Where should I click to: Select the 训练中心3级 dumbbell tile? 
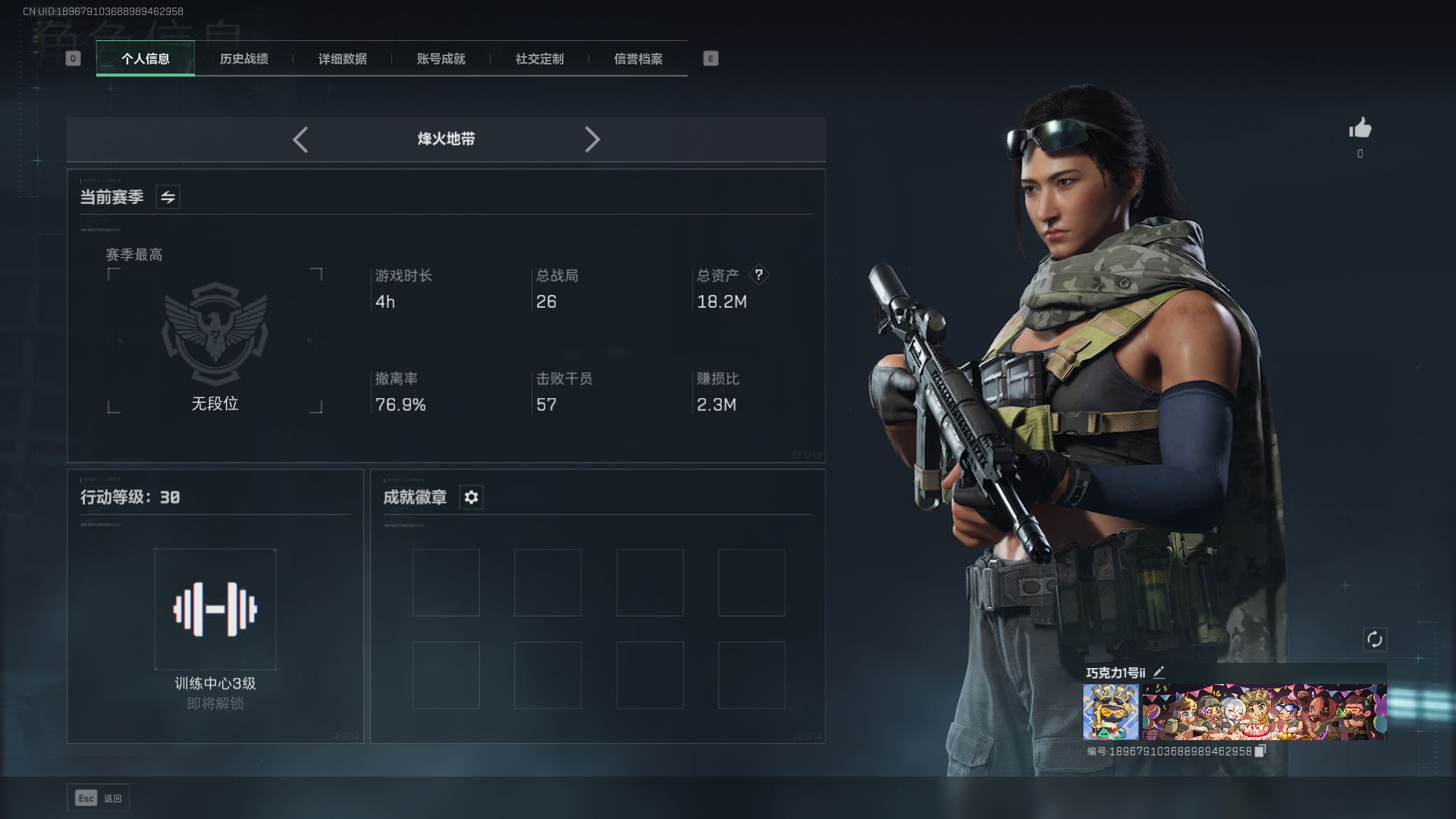point(215,609)
